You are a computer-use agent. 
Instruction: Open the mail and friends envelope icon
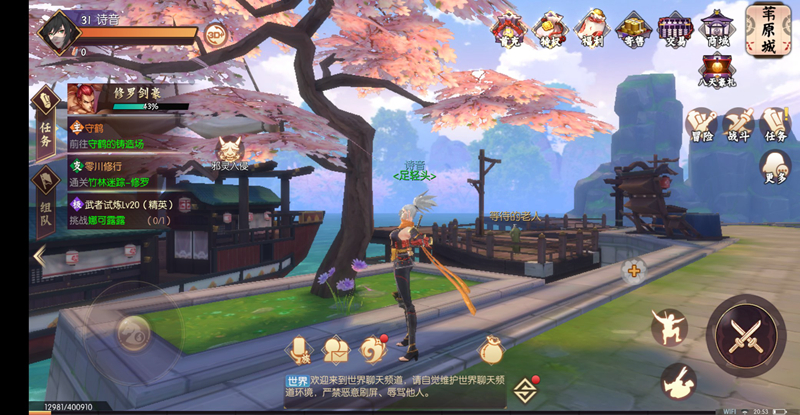click(x=335, y=350)
